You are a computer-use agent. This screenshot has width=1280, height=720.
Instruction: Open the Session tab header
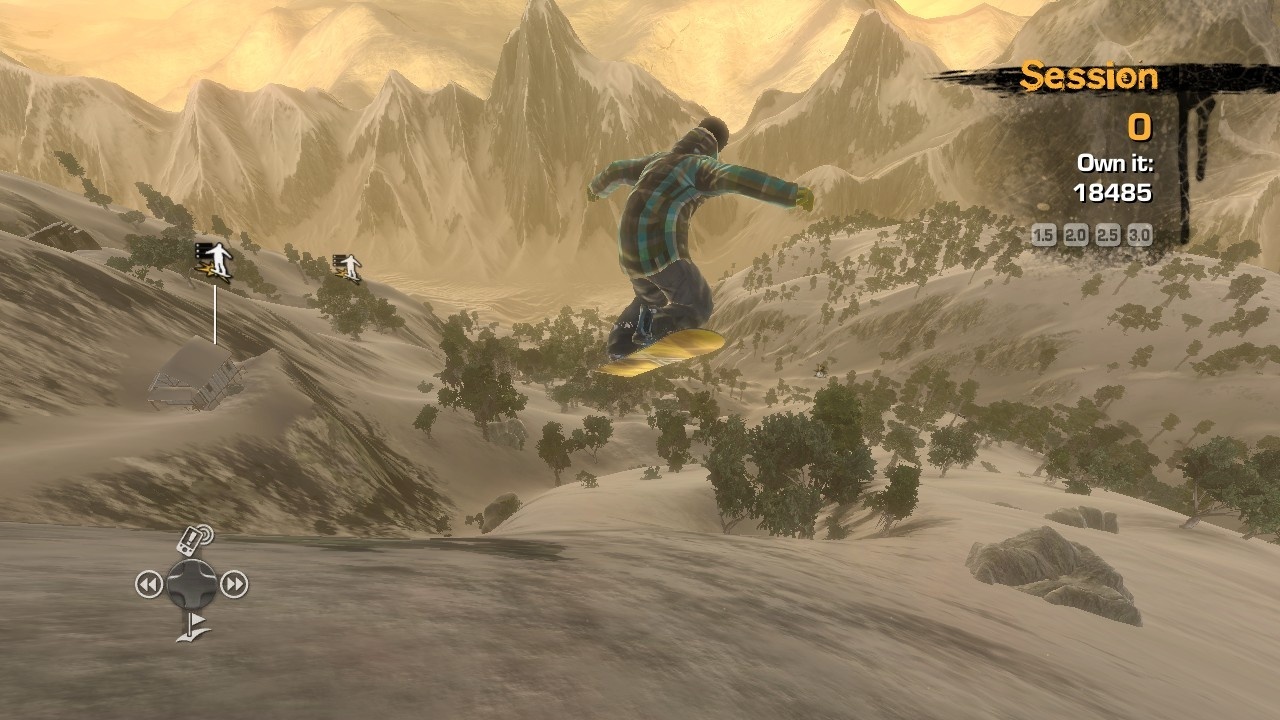pos(1090,76)
